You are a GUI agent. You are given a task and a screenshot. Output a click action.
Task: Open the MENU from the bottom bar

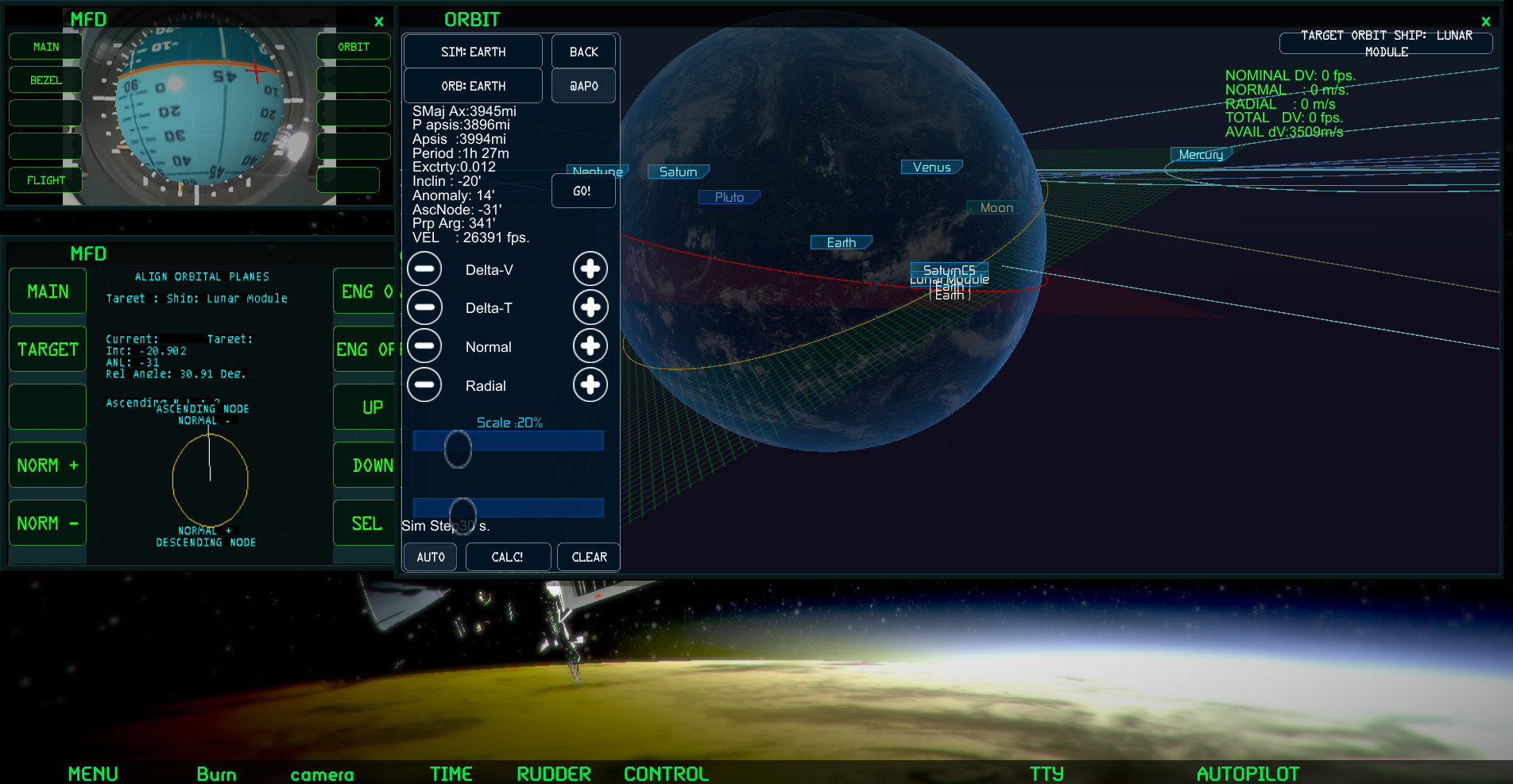pyautogui.click(x=93, y=773)
